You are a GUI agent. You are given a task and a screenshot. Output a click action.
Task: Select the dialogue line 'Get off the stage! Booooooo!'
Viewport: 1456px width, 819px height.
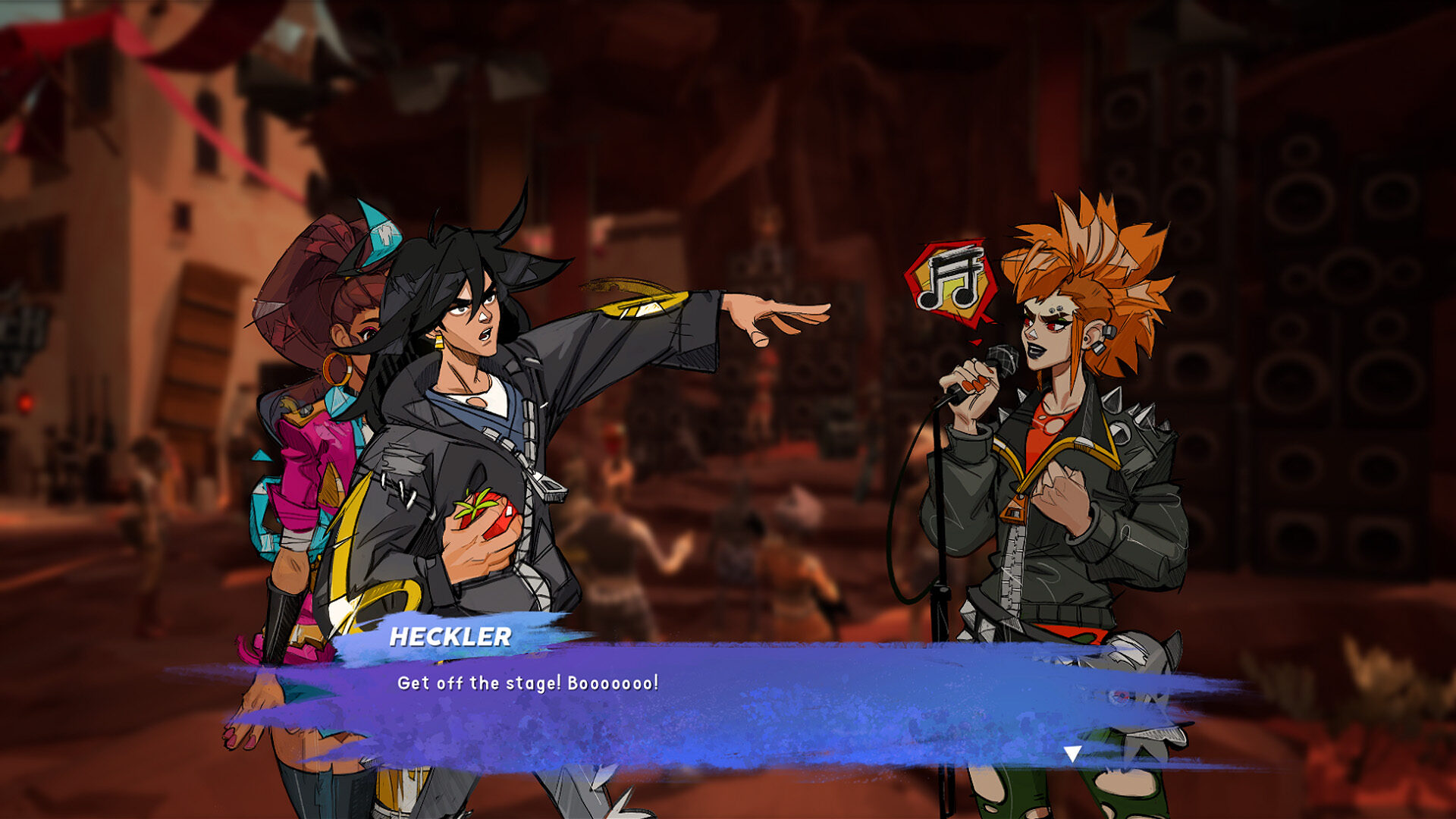(526, 685)
